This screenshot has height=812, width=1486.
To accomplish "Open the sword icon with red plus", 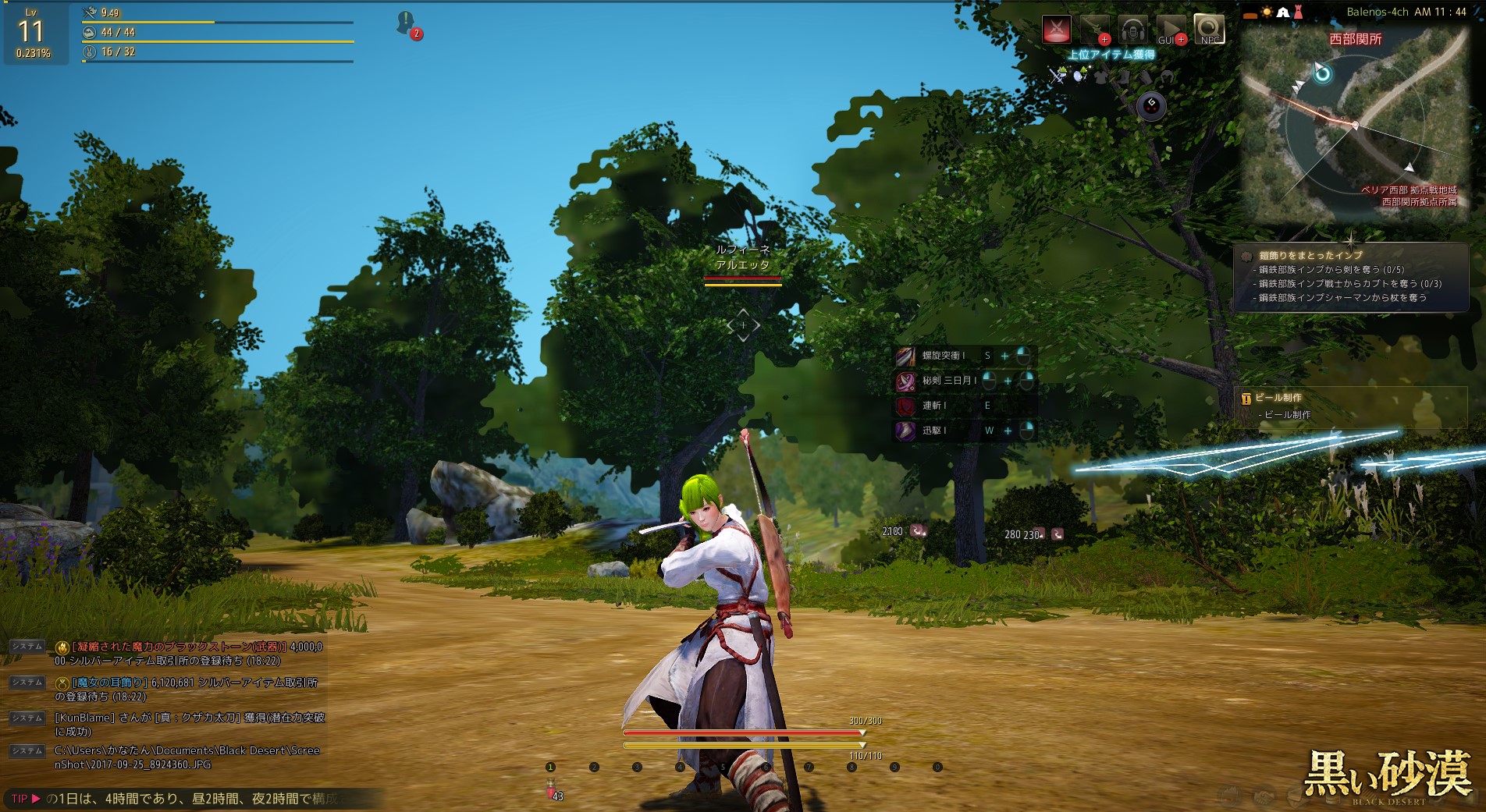I will click(1095, 30).
